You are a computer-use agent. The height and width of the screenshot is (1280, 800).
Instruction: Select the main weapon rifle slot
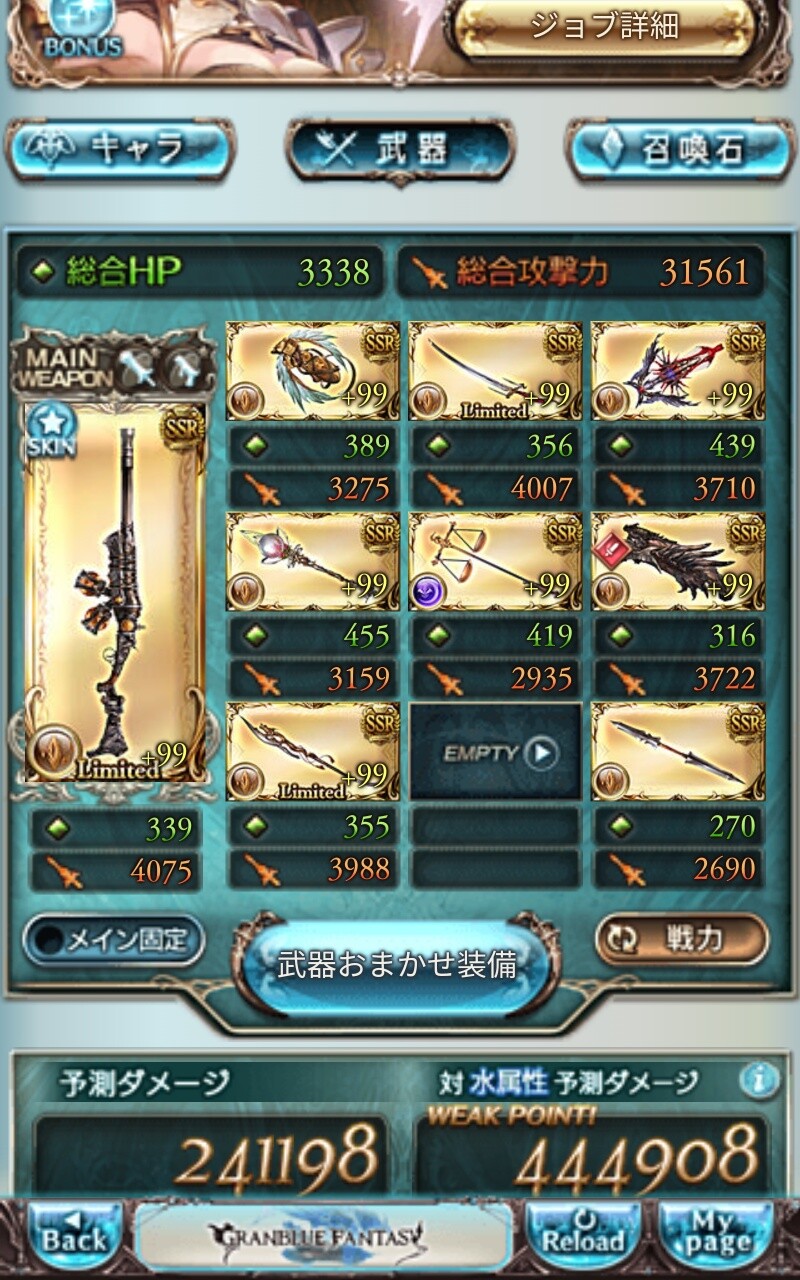point(114,592)
